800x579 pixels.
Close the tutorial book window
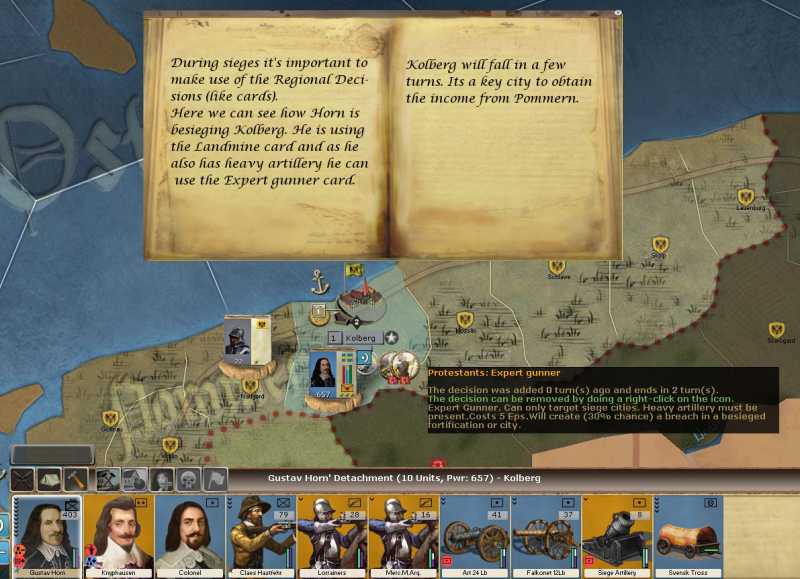[618, 13]
